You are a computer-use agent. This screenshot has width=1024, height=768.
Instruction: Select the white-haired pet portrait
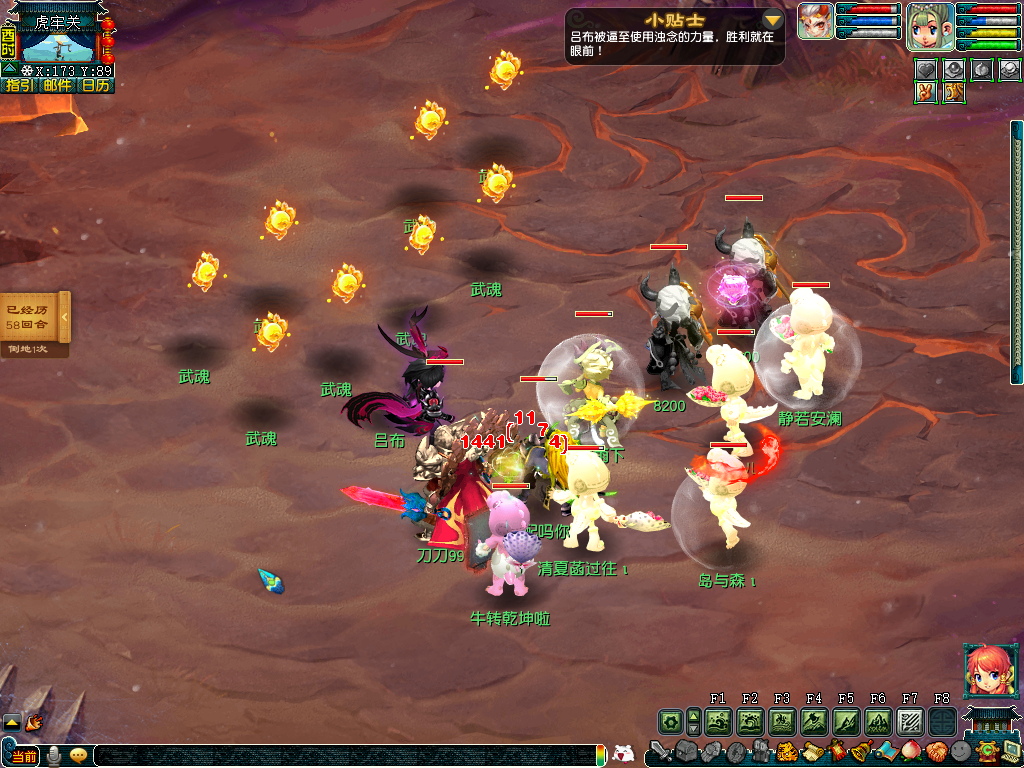coord(815,22)
